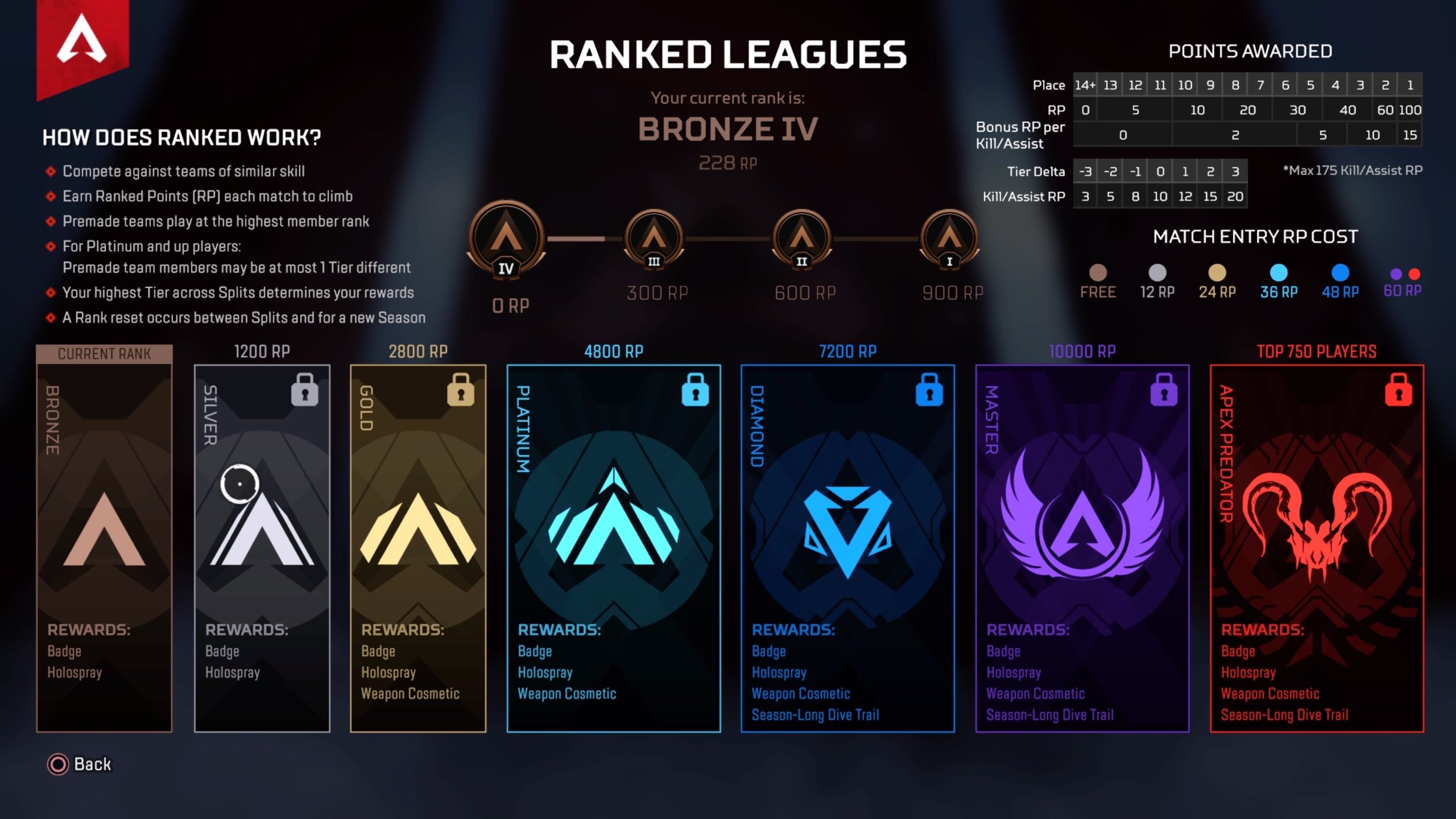Choose the Bronze II division badge
This screenshot has height=819, width=1456.
[x=801, y=239]
